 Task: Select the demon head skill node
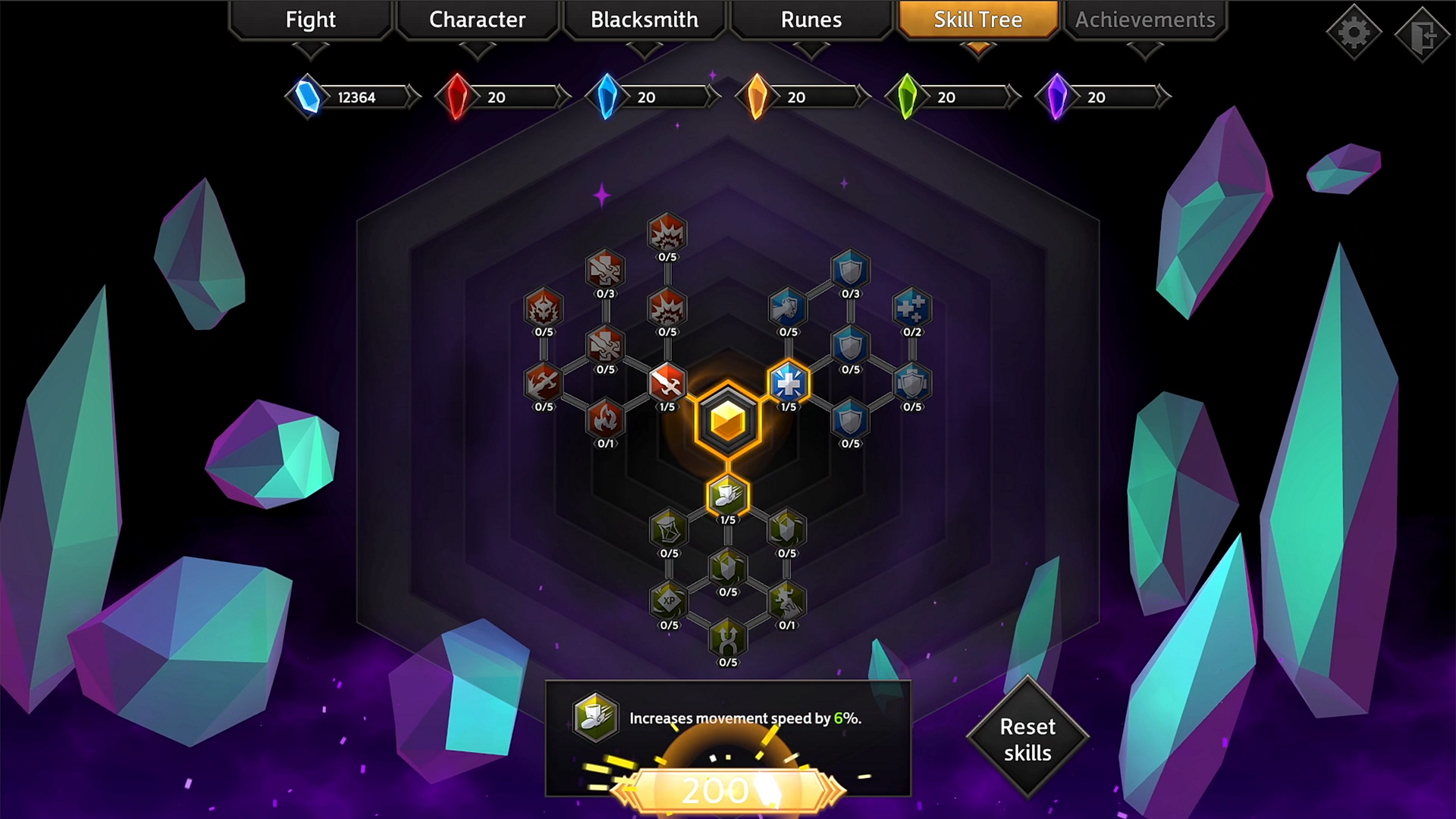[544, 307]
